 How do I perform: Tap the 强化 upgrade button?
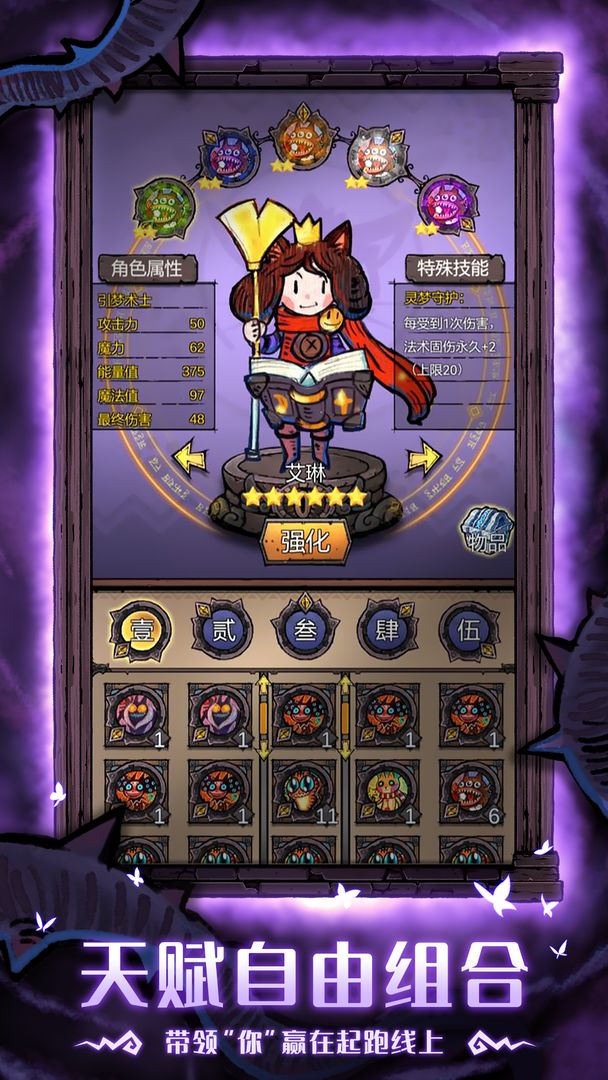[305, 541]
